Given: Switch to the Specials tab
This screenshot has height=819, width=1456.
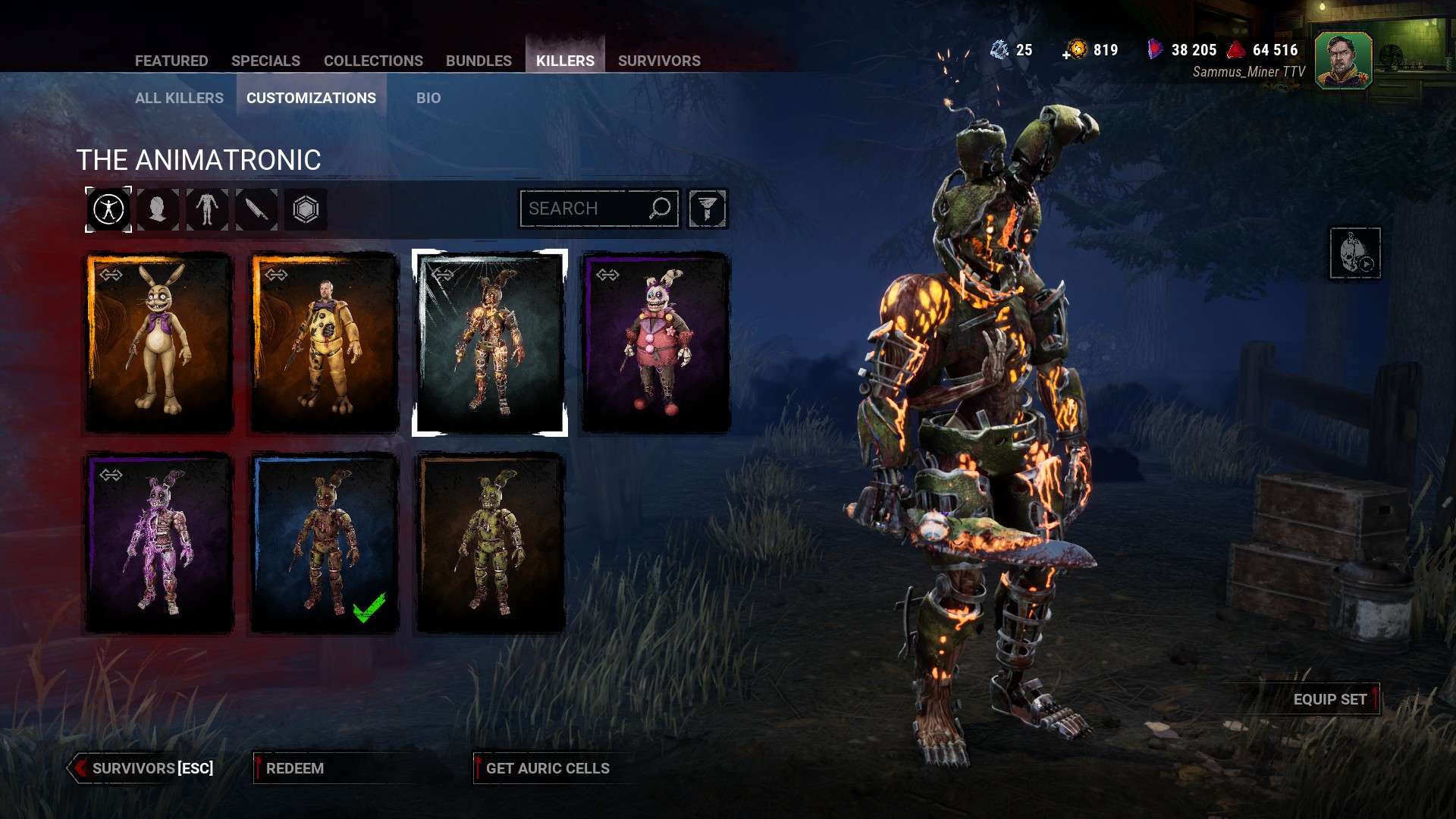Looking at the screenshot, I should pyautogui.click(x=265, y=61).
